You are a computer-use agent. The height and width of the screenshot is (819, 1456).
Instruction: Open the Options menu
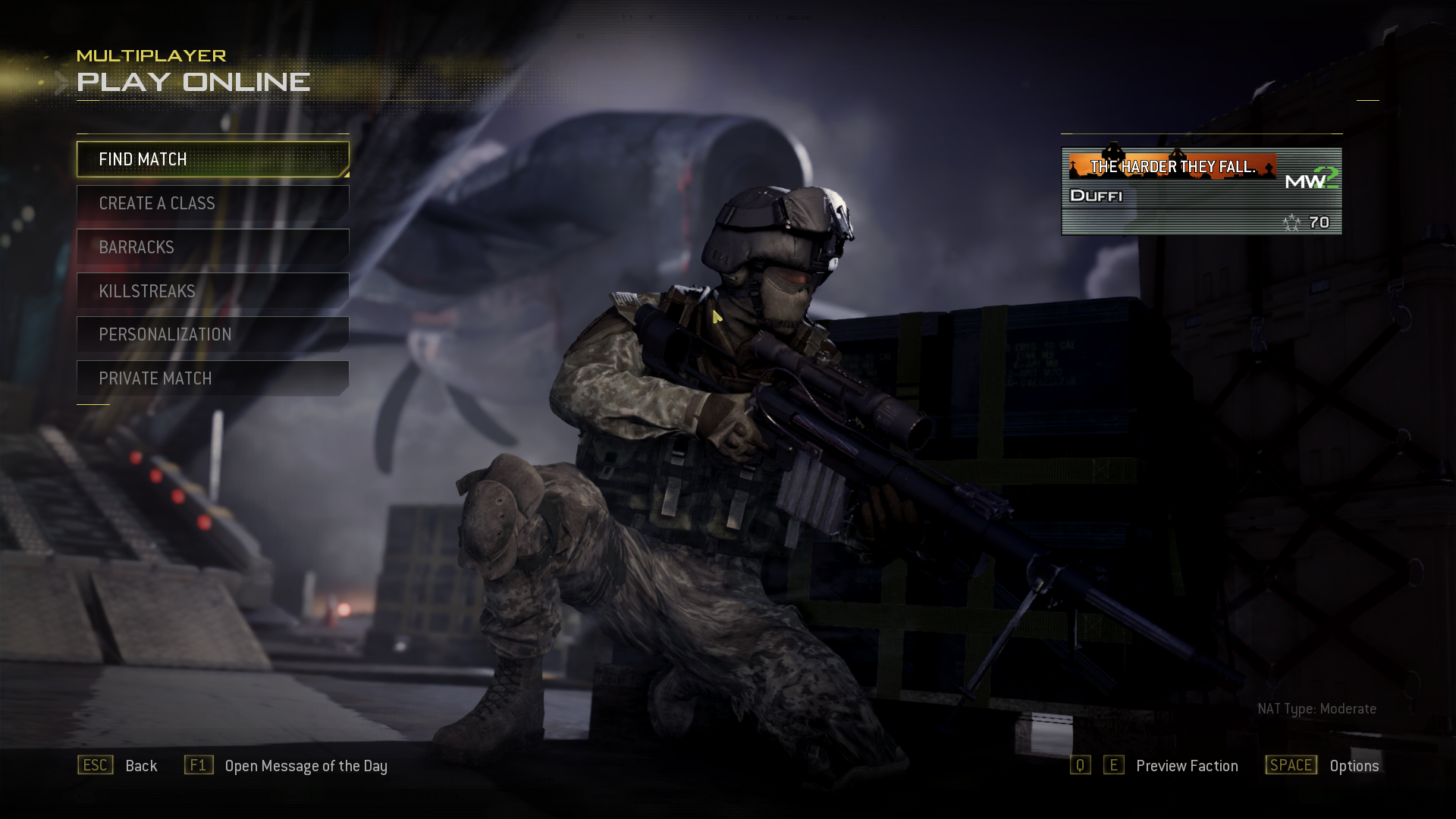coord(1354,766)
